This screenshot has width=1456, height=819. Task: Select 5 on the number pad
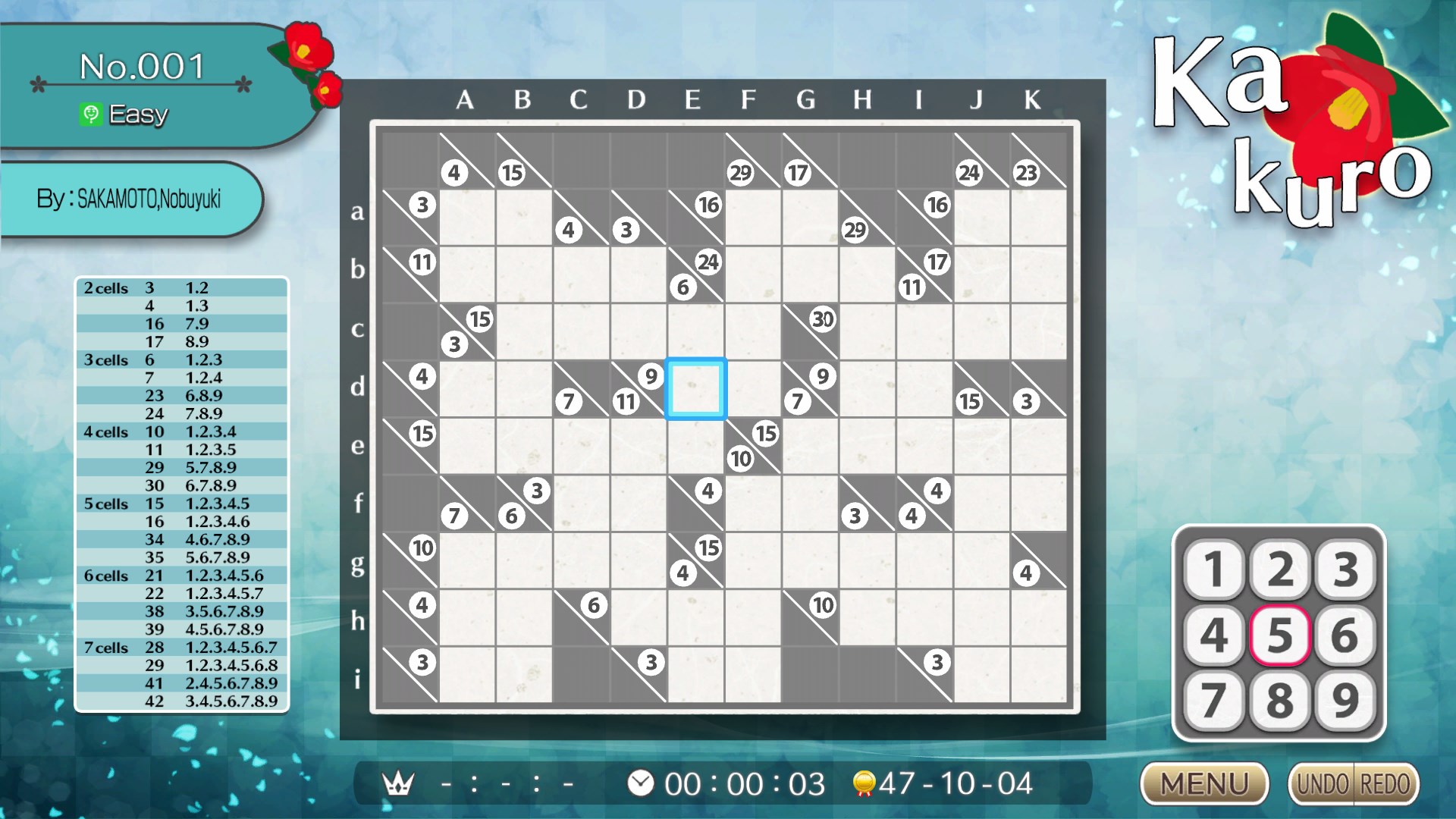[x=1280, y=637]
